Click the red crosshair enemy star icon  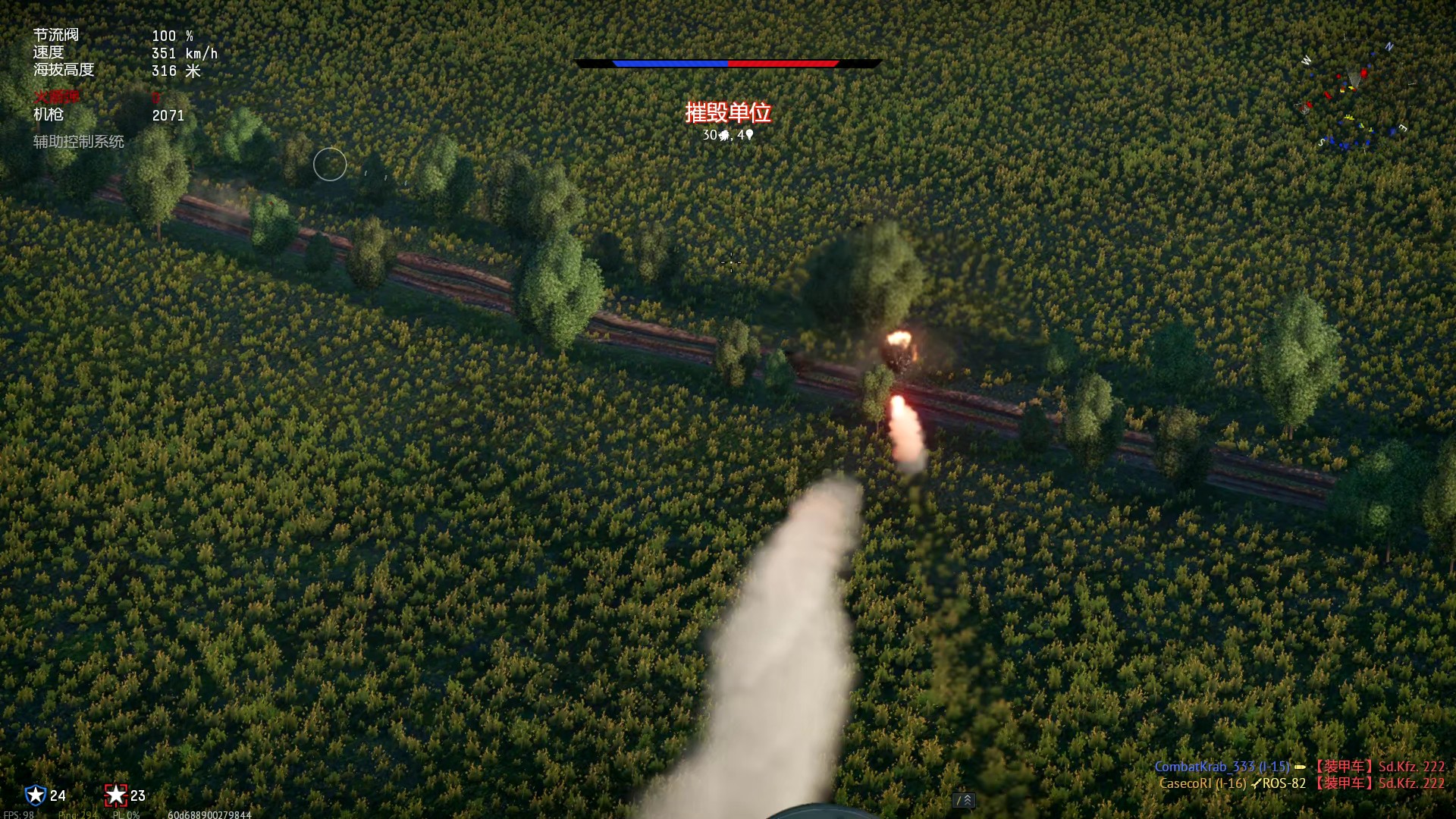(x=115, y=795)
